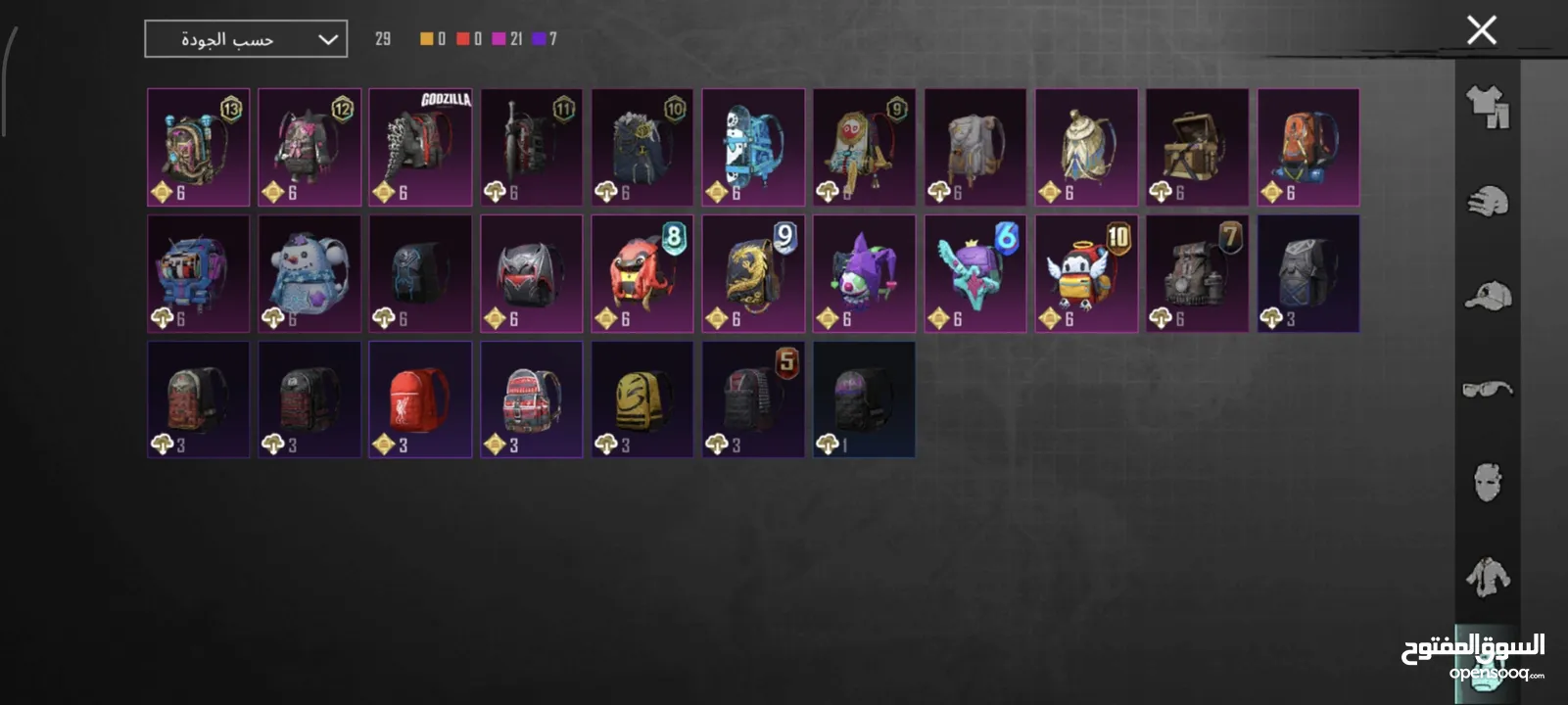Select the purple jester clown backpack

pyautogui.click(x=864, y=273)
